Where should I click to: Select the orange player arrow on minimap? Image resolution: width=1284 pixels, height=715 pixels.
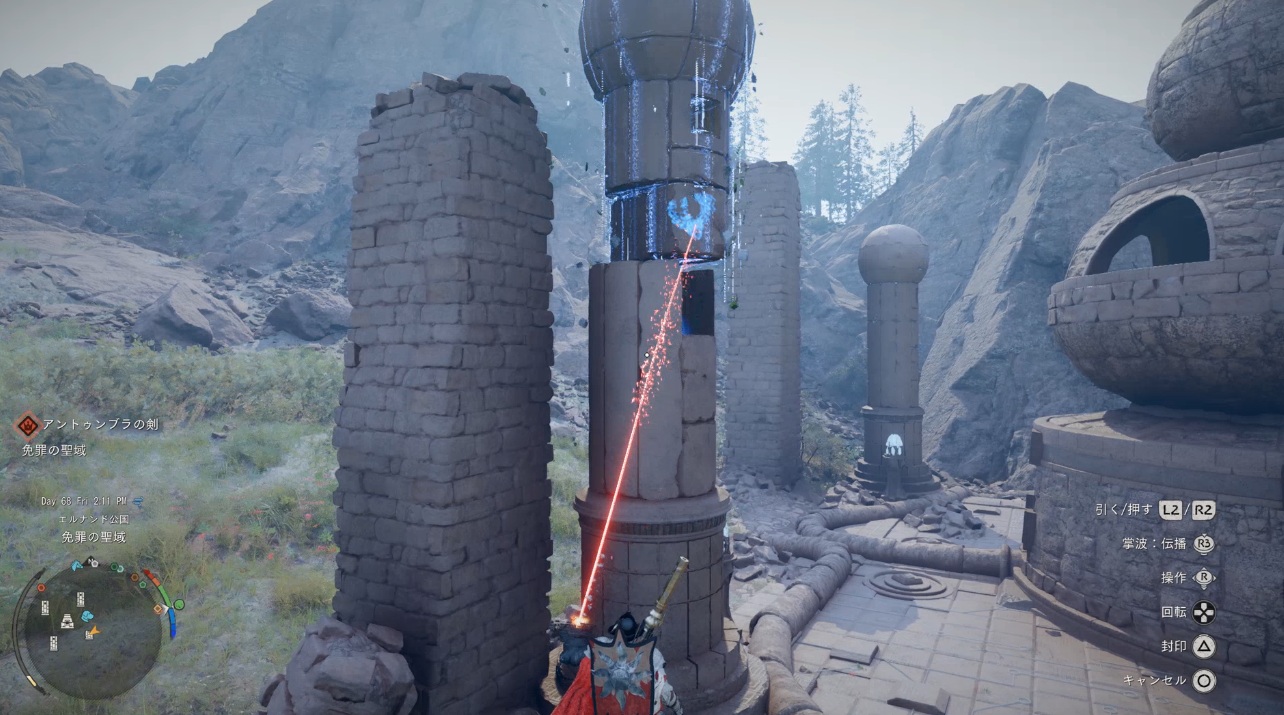click(x=95, y=631)
